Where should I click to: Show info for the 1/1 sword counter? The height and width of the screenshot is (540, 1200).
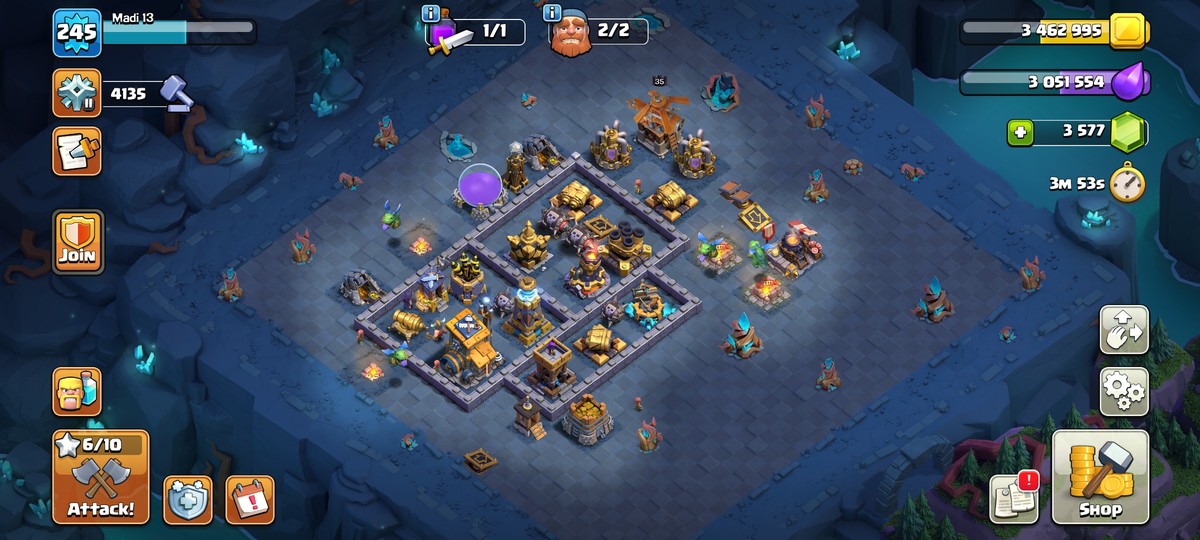[431, 14]
